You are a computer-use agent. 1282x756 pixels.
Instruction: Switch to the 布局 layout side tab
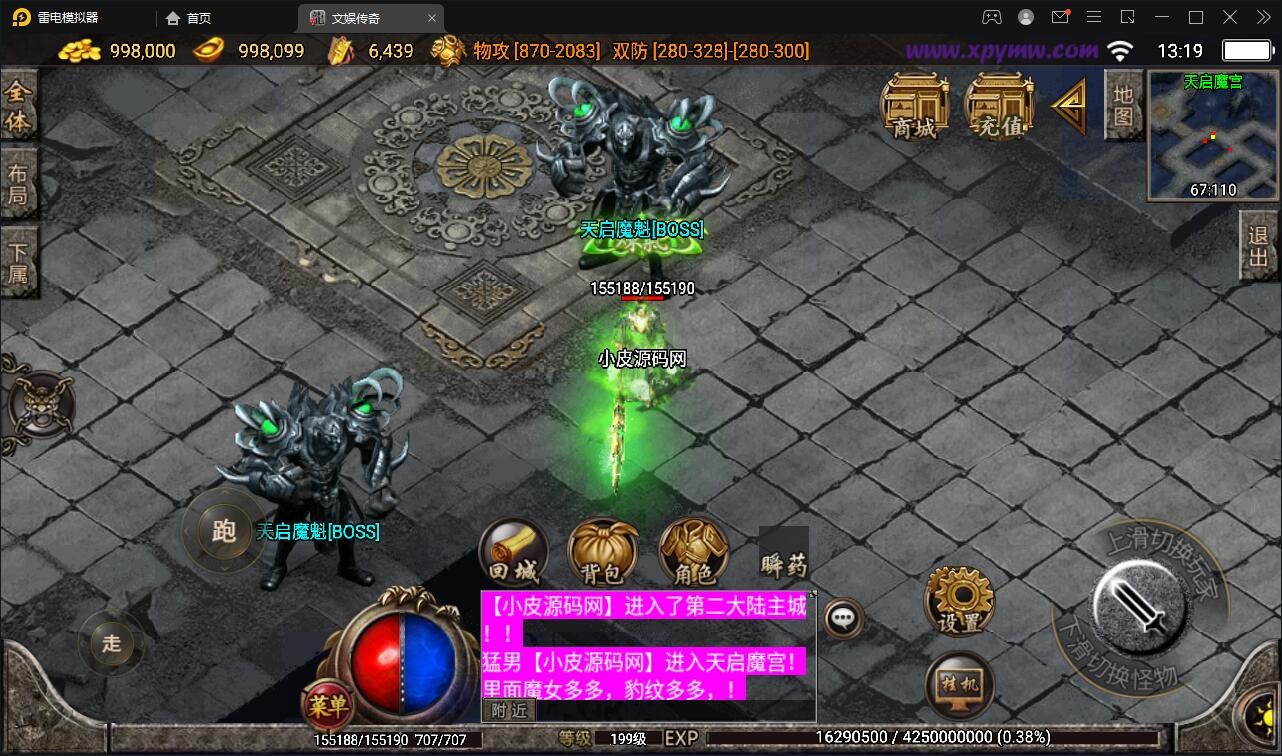tap(18, 185)
